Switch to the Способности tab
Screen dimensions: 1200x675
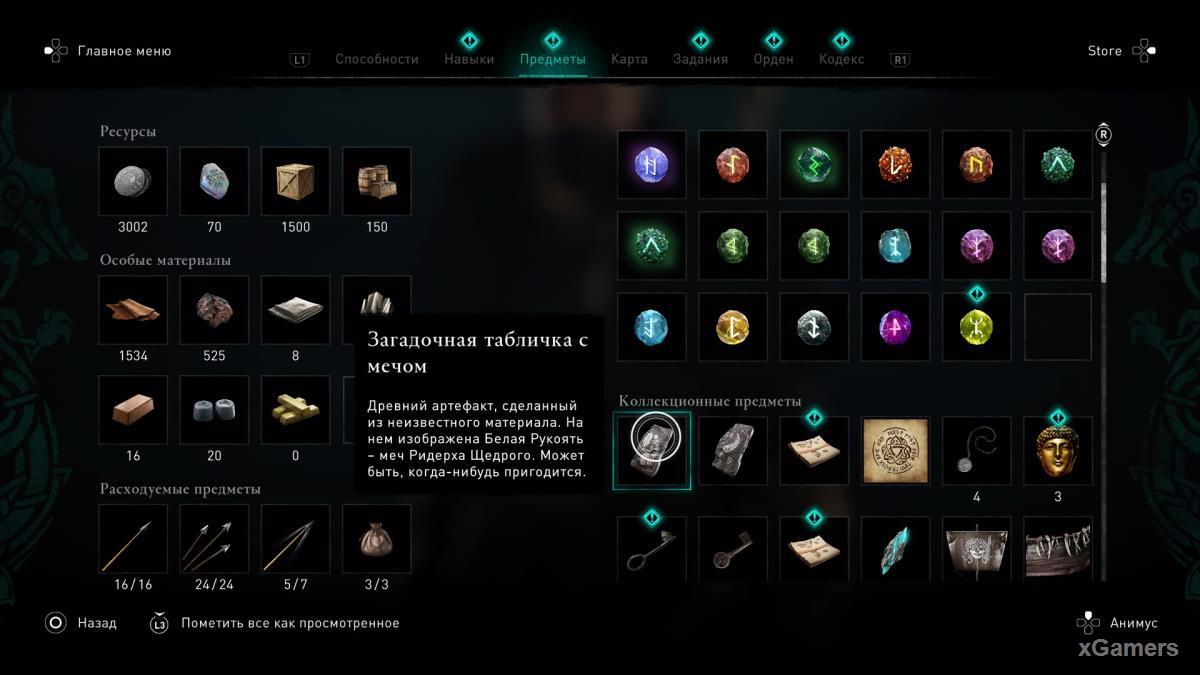(x=376, y=59)
